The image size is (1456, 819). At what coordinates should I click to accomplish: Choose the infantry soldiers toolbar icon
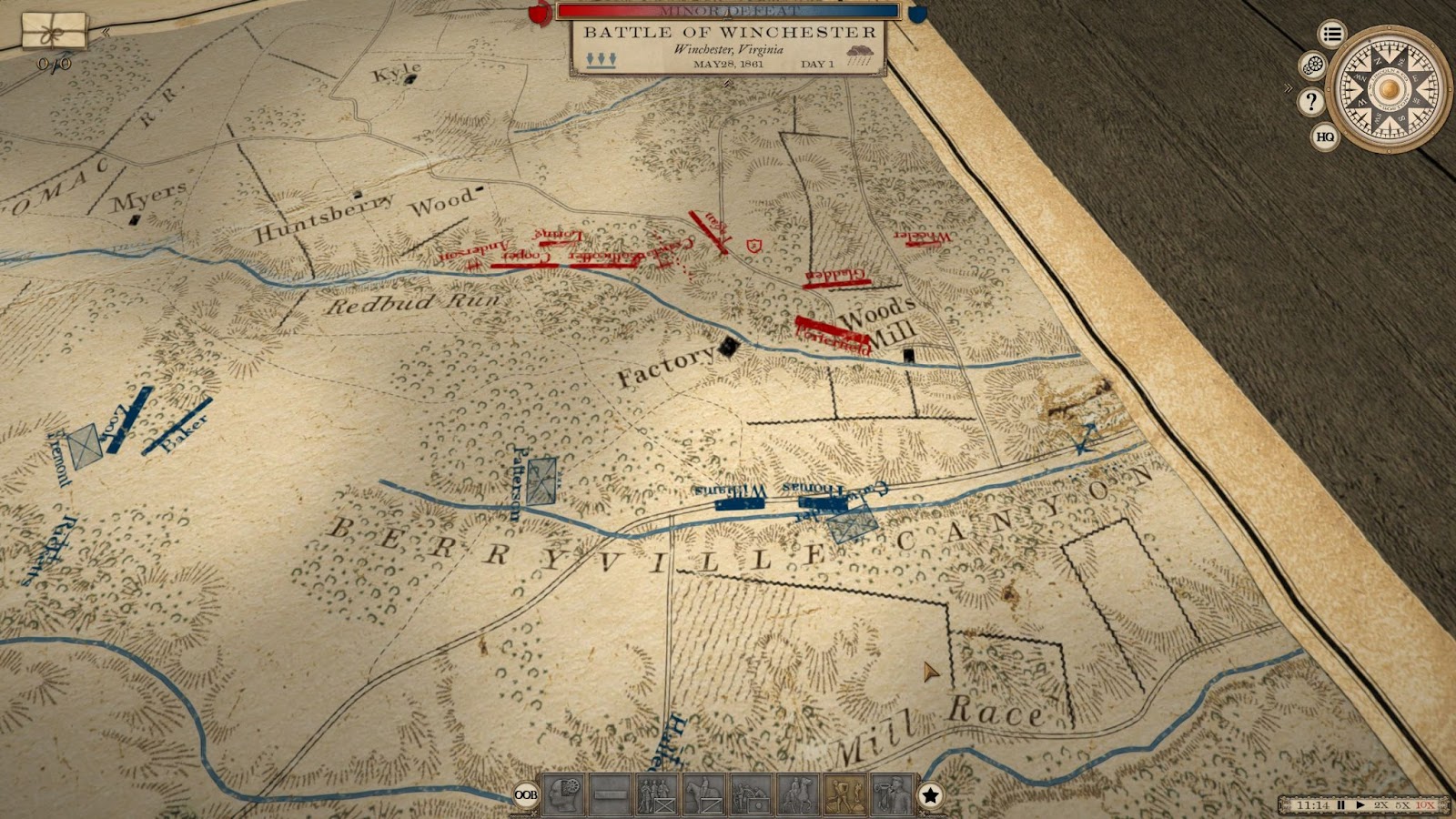click(x=656, y=794)
